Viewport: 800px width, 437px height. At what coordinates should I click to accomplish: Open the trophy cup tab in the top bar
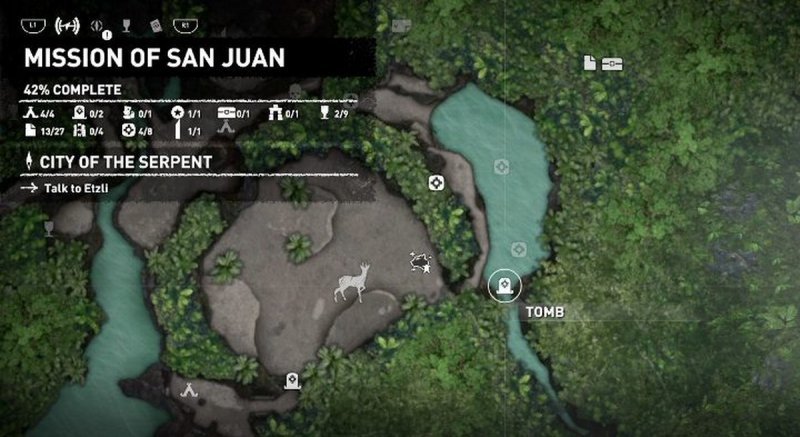coord(125,22)
